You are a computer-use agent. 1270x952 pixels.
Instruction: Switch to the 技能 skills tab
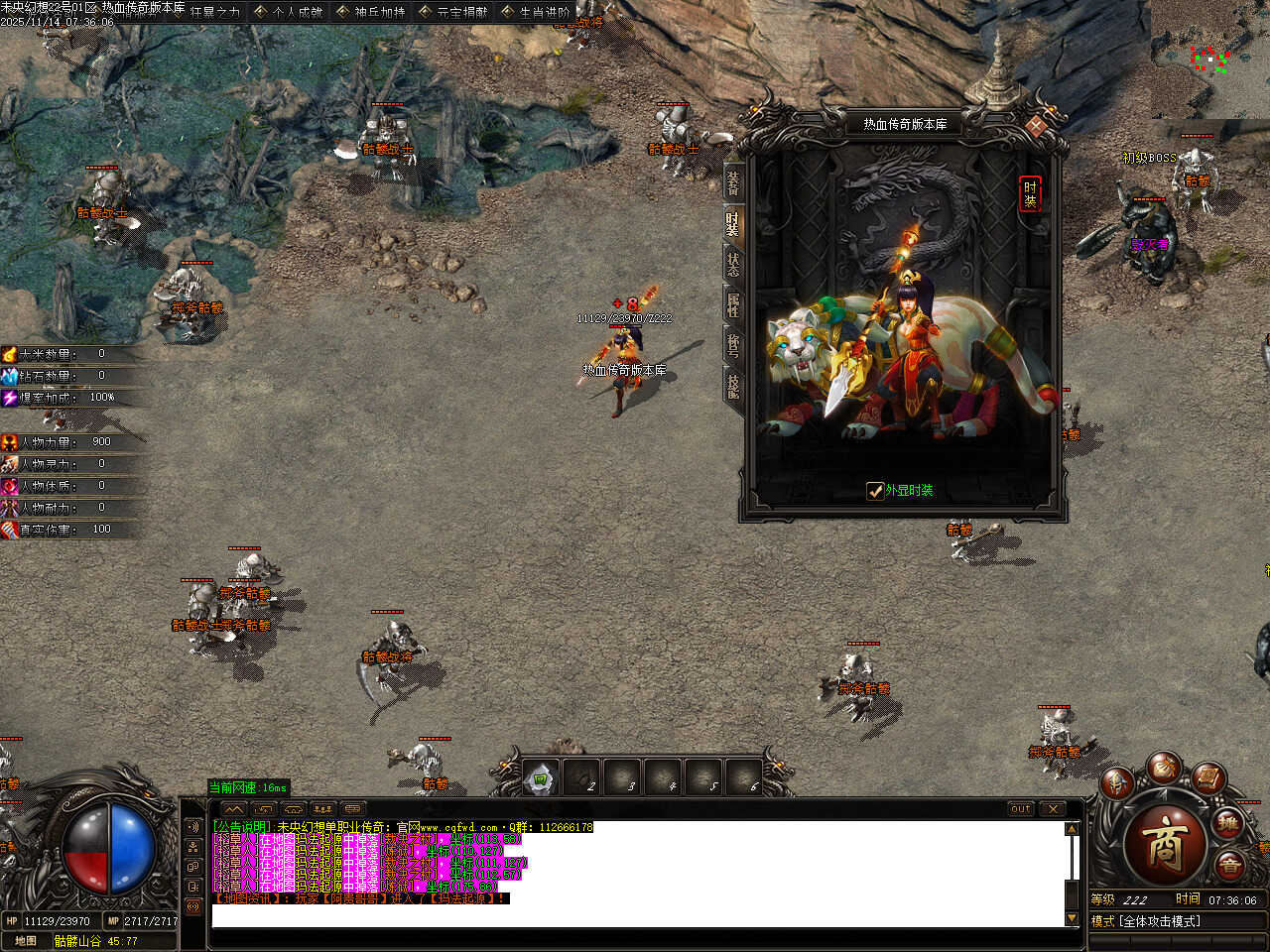pos(733,386)
